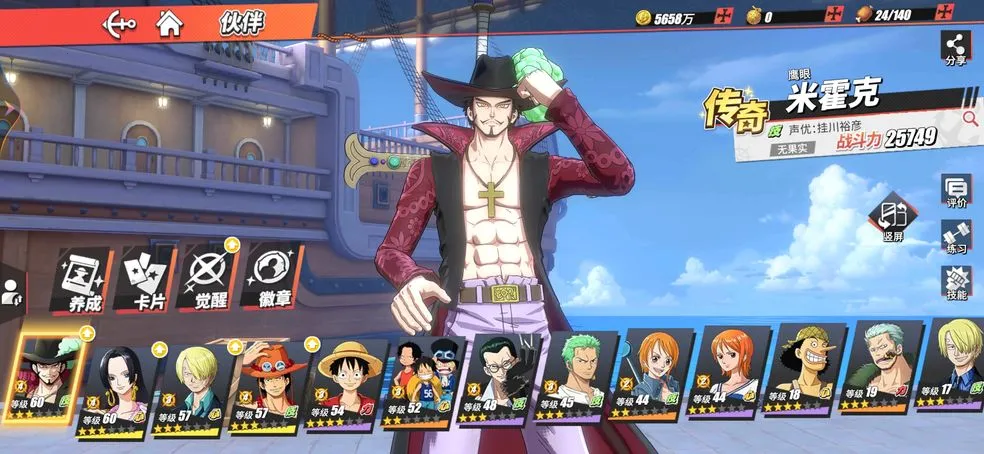Tap the 分享 share button
The height and width of the screenshot is (454, 984).
(x=956, y=49)
